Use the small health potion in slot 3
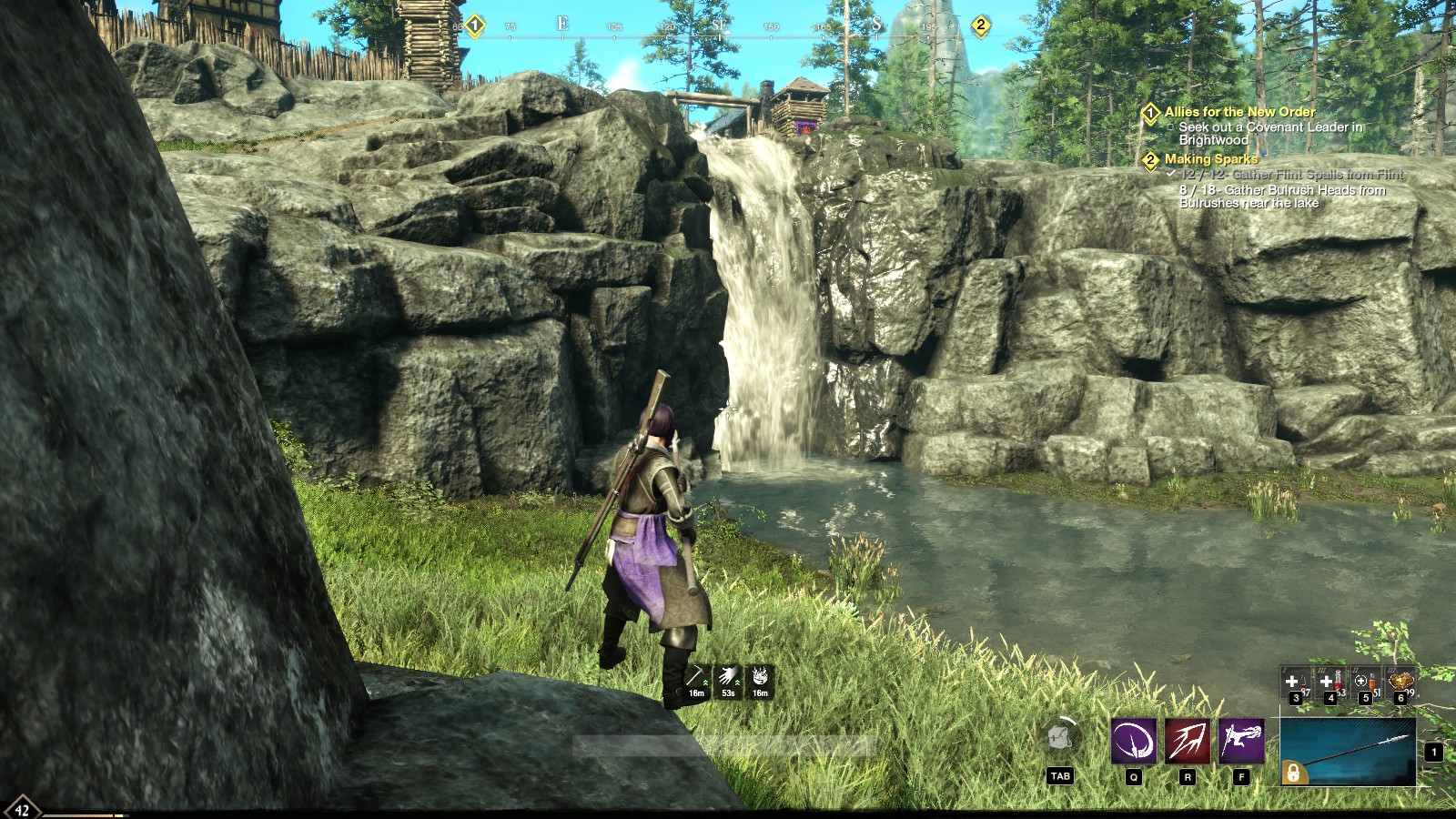The height and width of the screenshot is (819, 1456). pyautogui.click(x=1295, y=682)
